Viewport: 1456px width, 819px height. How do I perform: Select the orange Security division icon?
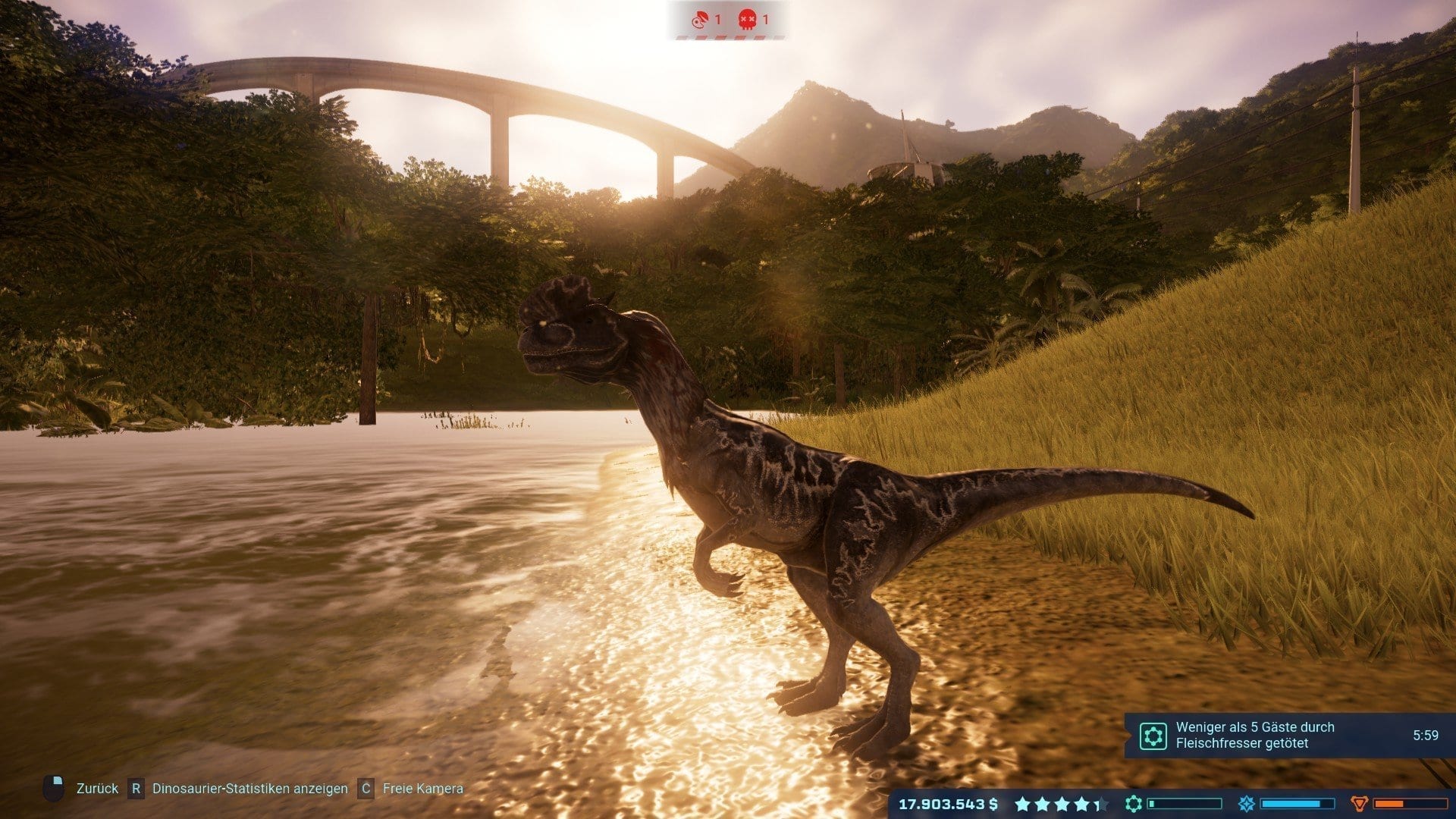(1359, 804)
